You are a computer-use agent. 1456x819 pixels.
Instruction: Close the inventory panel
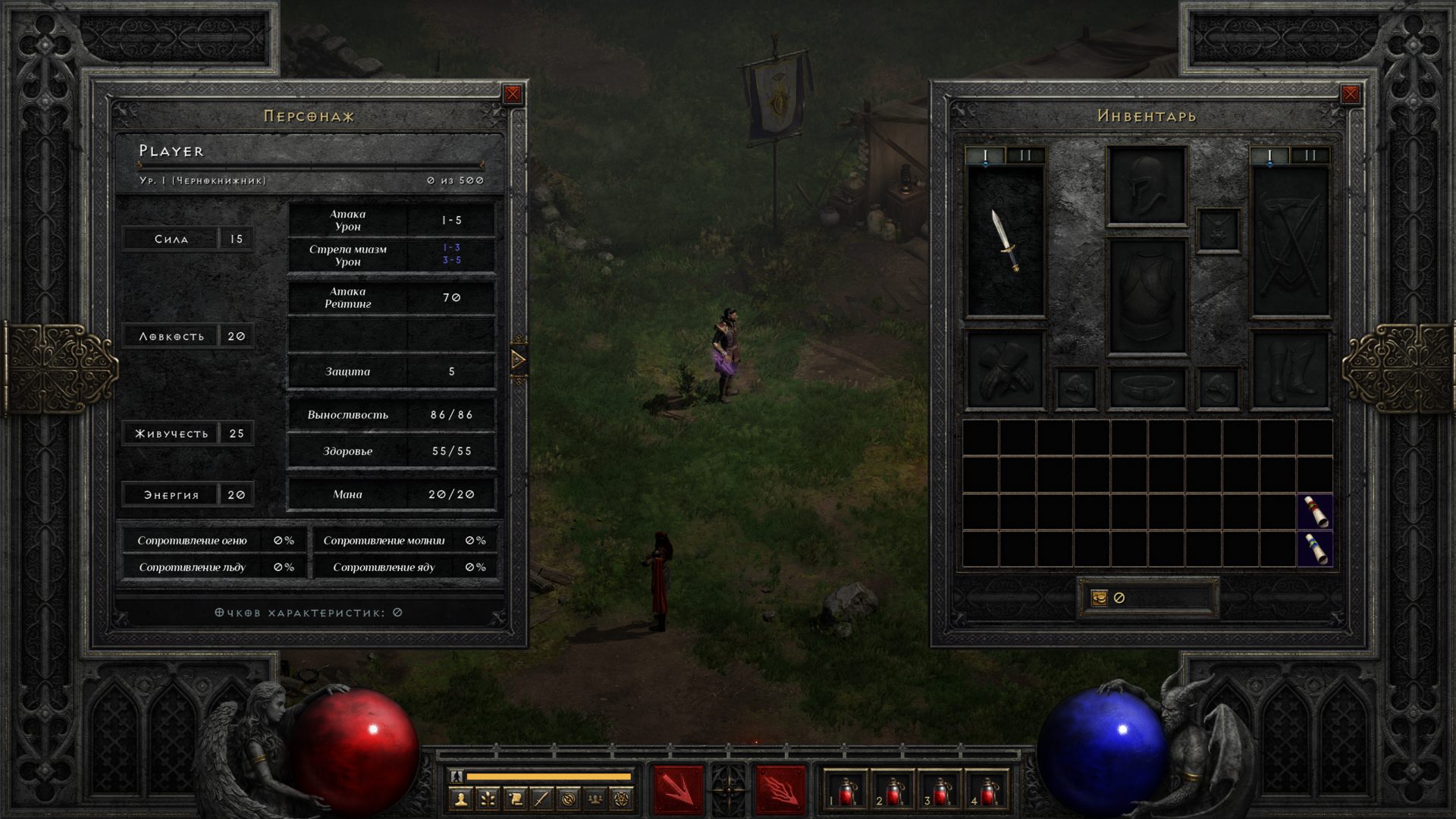1350,94
